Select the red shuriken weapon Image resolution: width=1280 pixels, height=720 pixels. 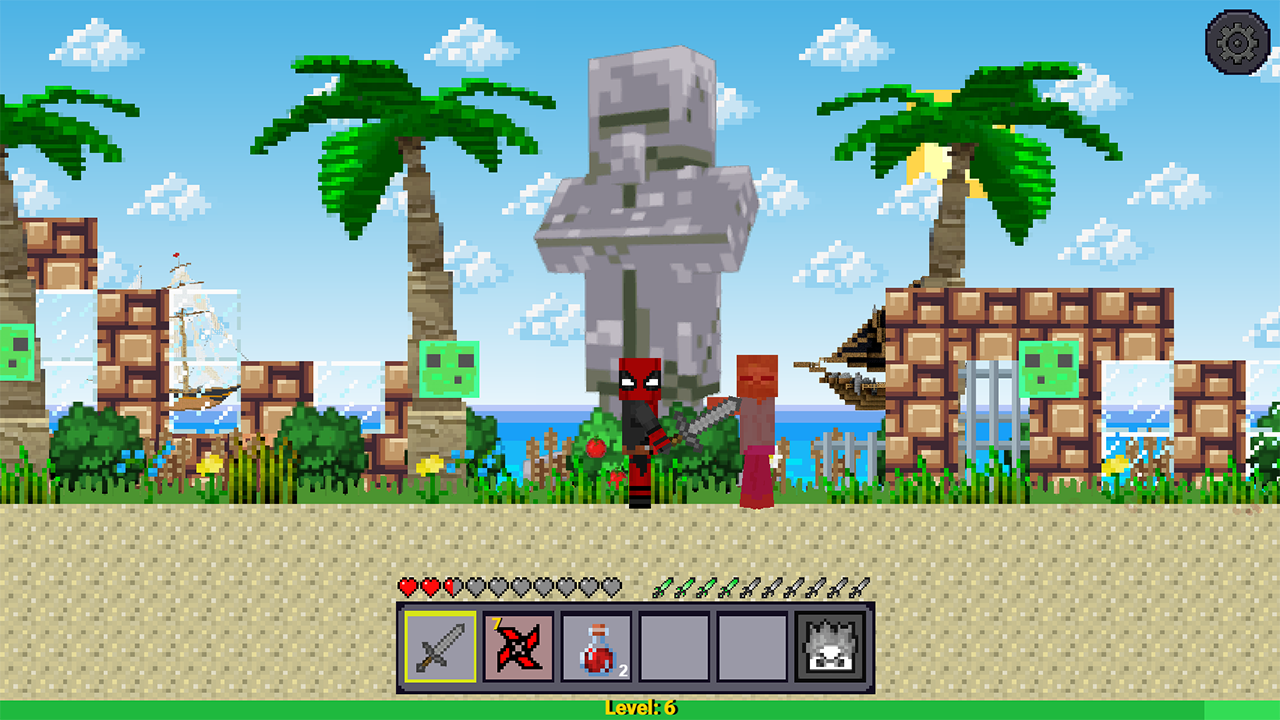click(518, 650)
